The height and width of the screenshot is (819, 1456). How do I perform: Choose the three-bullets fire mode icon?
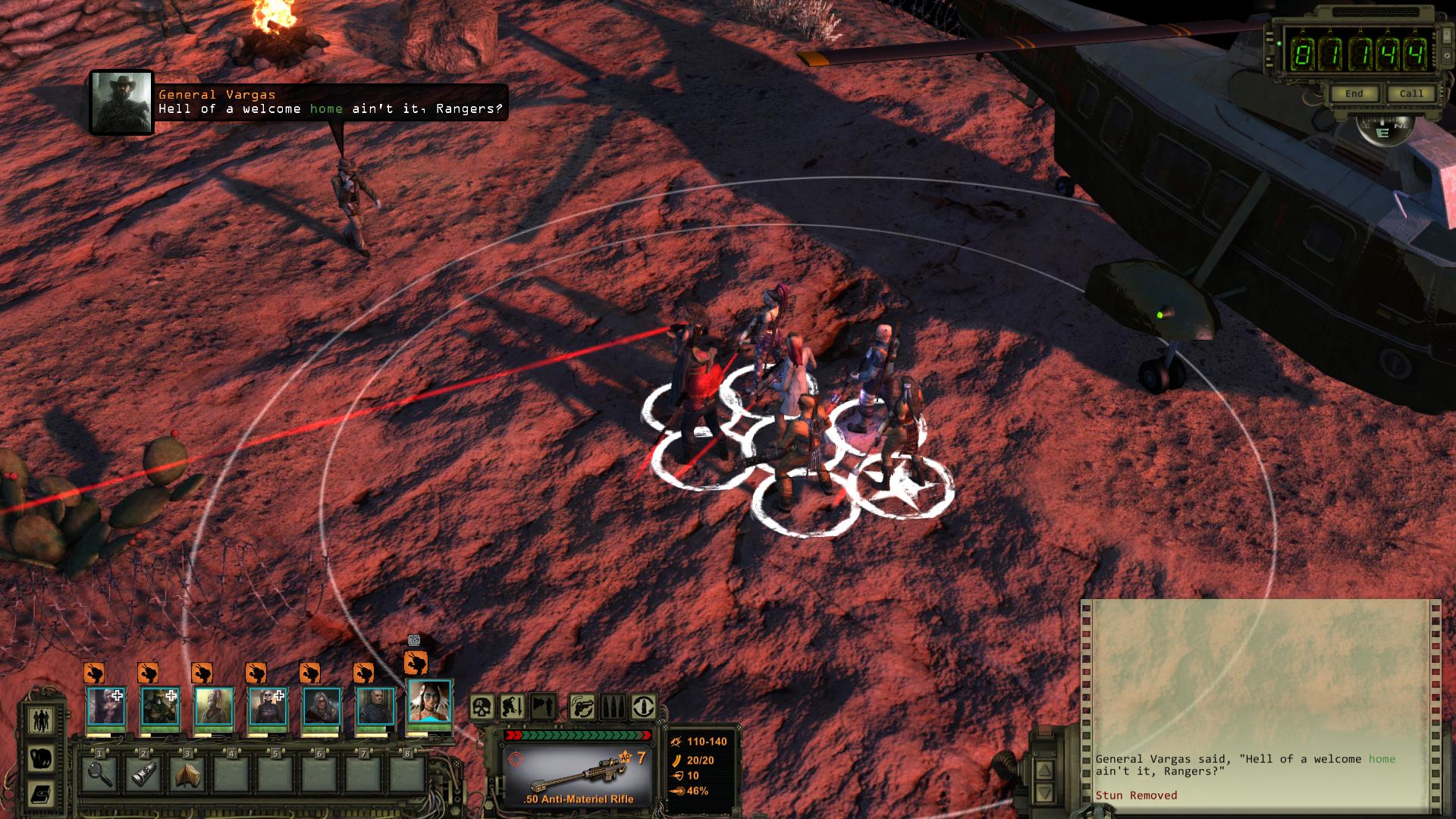point(613,708)
